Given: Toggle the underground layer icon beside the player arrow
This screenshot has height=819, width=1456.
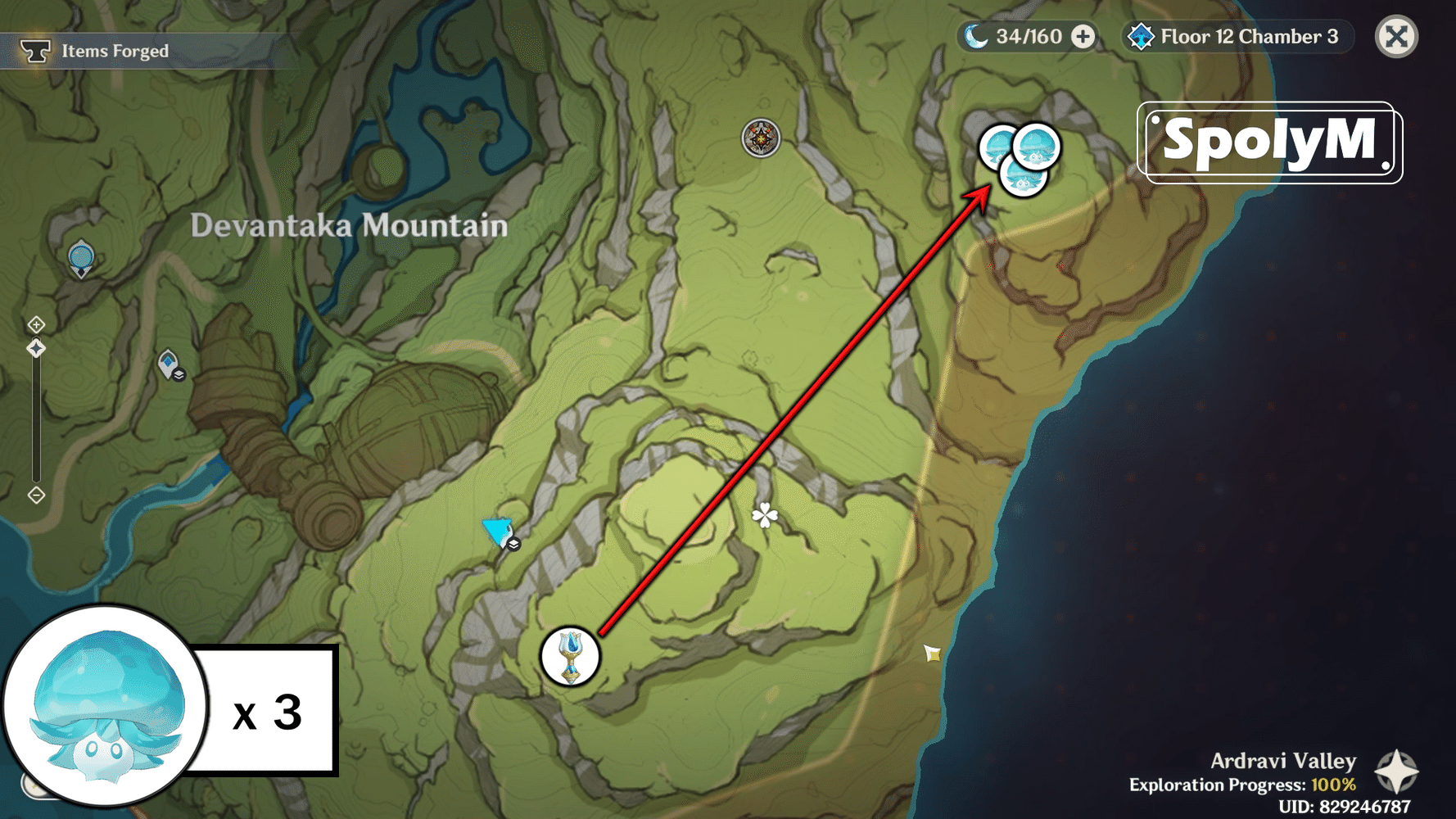Looking at the screenshot, I should click(x=513, y=545).
